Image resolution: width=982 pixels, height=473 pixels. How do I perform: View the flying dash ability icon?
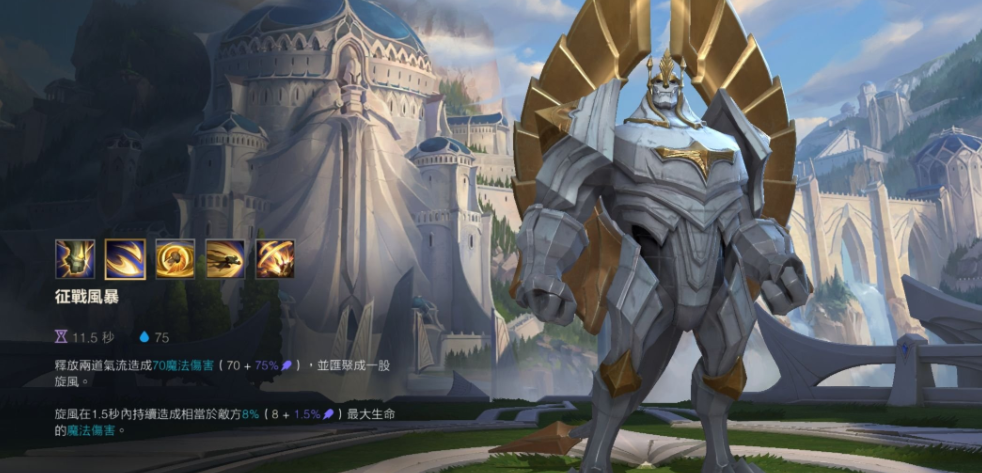[x=225, y=259]
